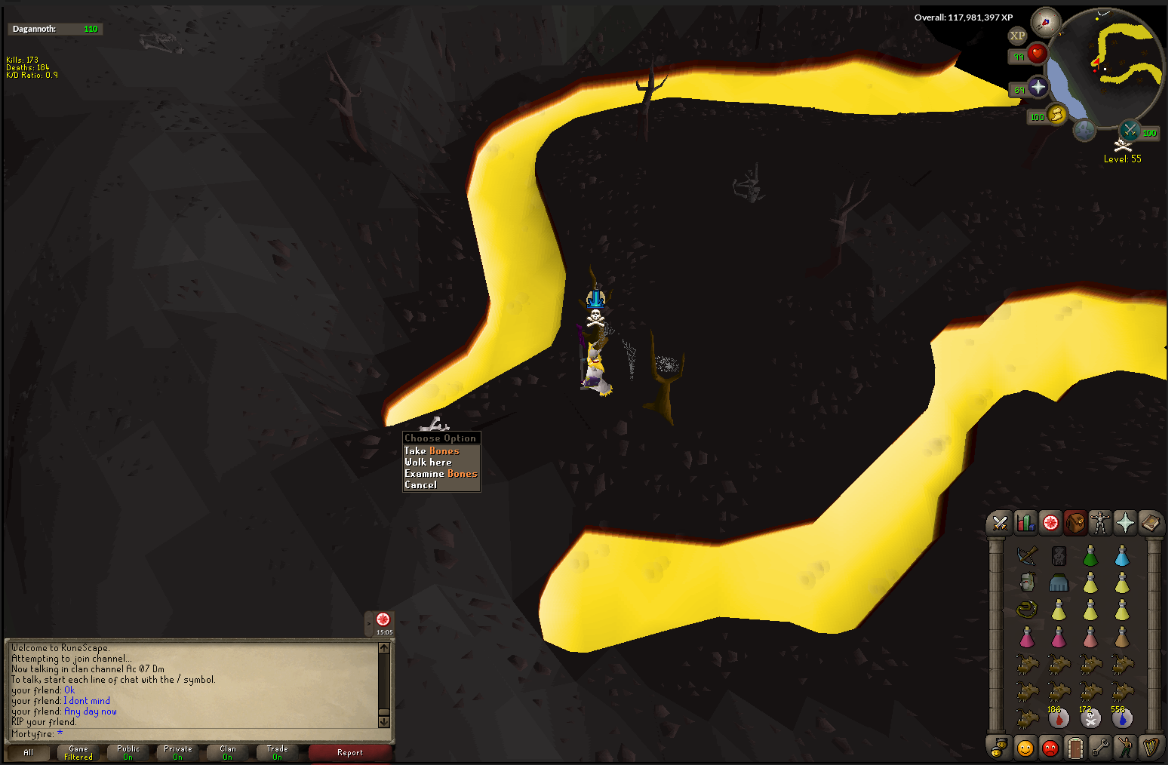Toggle the XP tracker button
The width and height of the screenshot is (1168, 765).
[x=1018, y=35]
